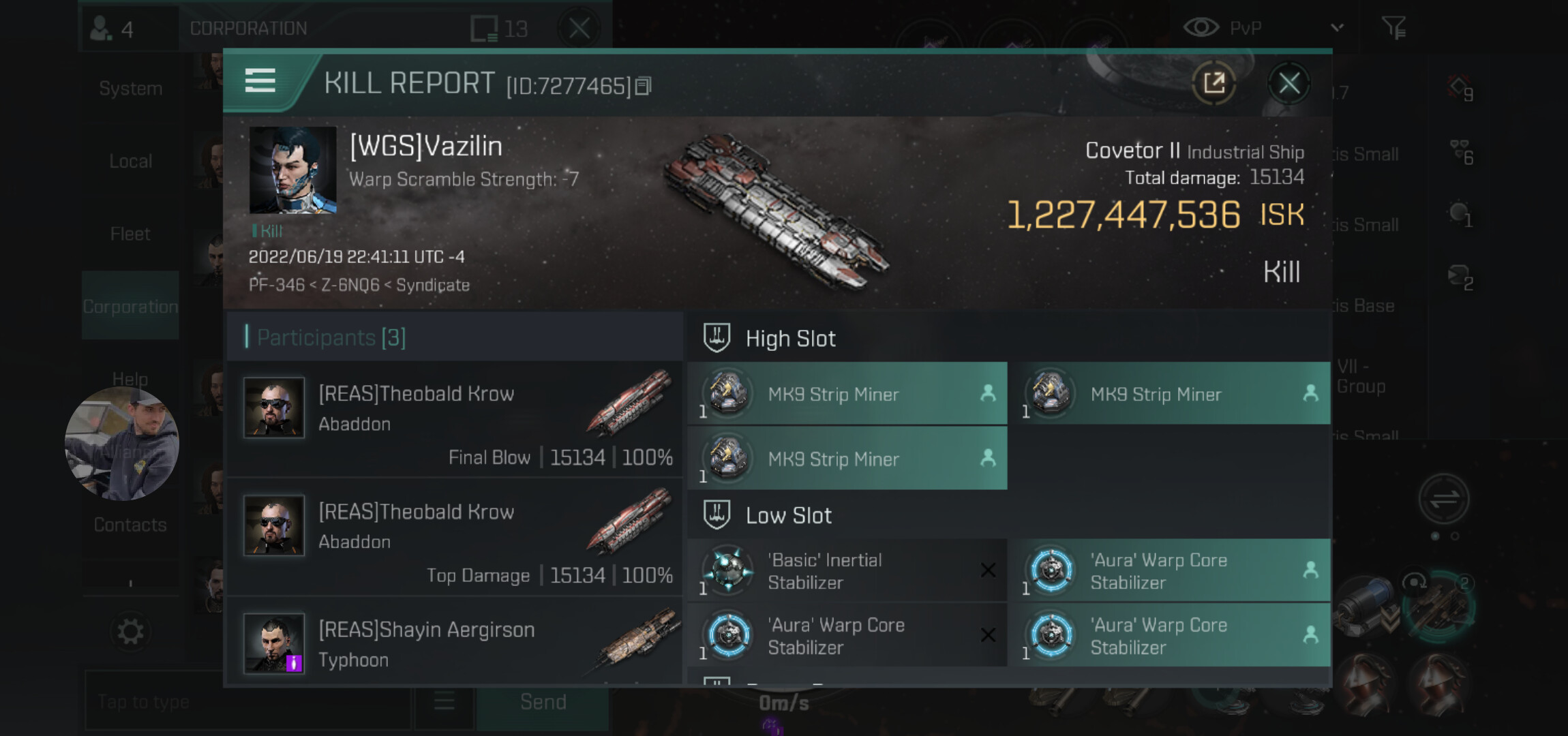This screenshot has height=736, width=1568.
Task: Toggle the swap arrows button
Action: 1444,499
